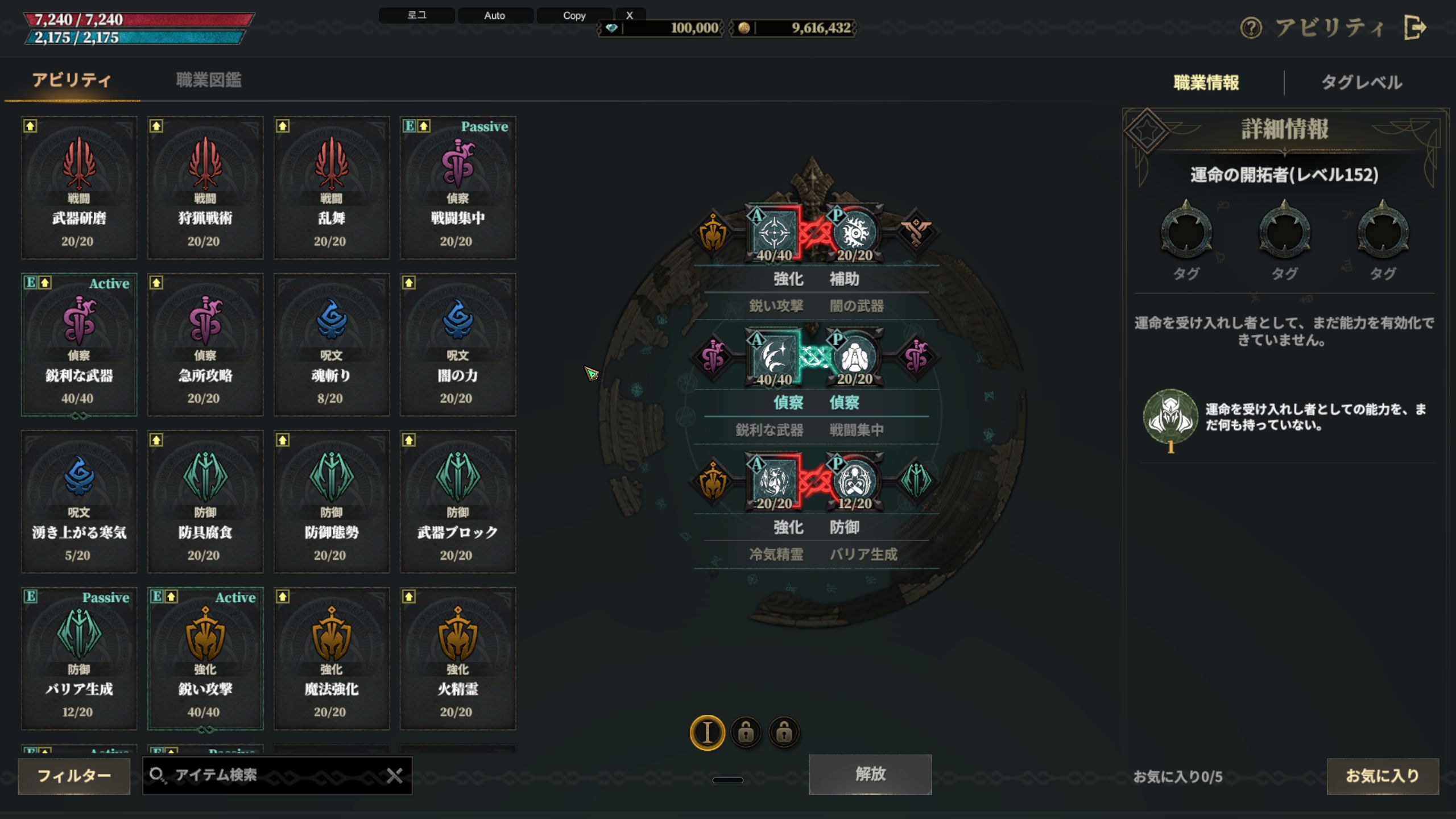This screenshot has width=1456, height=819.
Task: Select the preset slot I button
Action: tap(707, 733)
